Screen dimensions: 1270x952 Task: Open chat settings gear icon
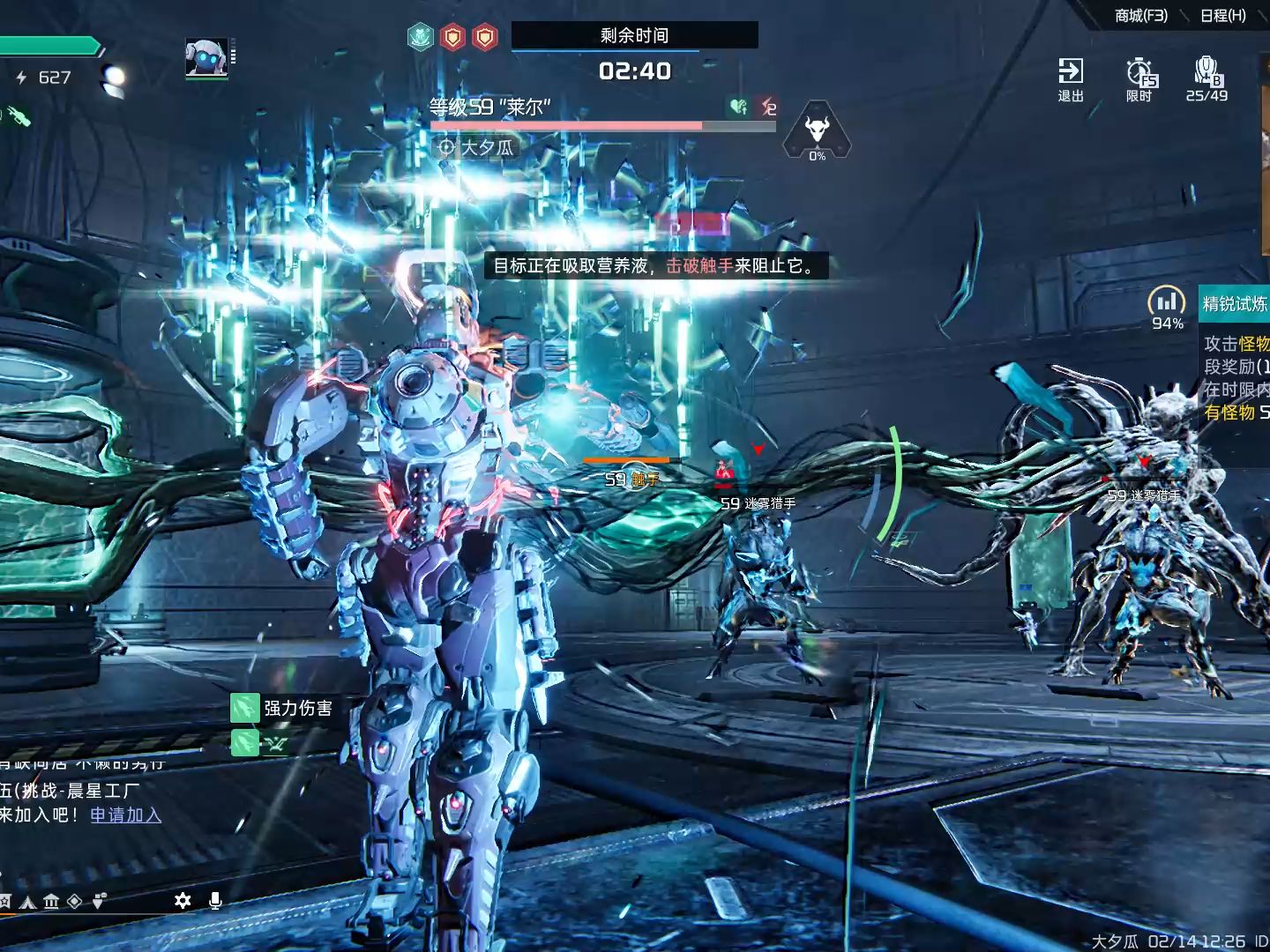click(x=183, y=901)
